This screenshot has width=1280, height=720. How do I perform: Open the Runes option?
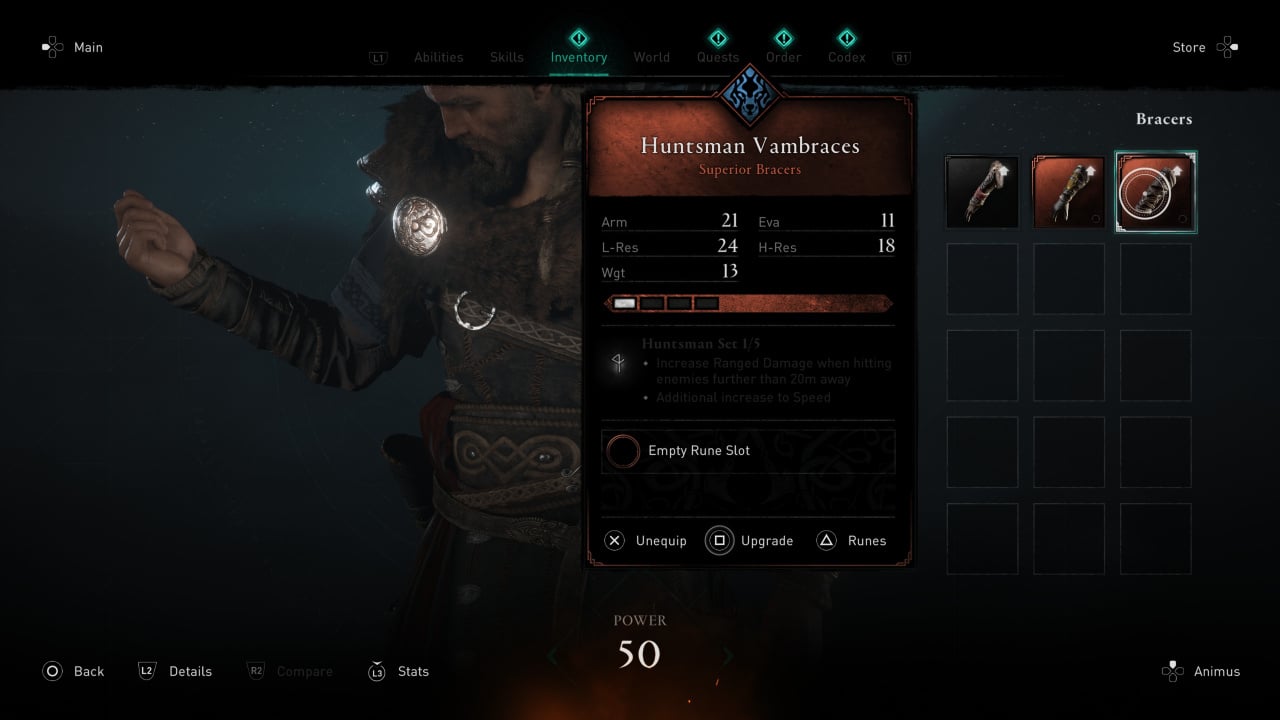point(852,541)
